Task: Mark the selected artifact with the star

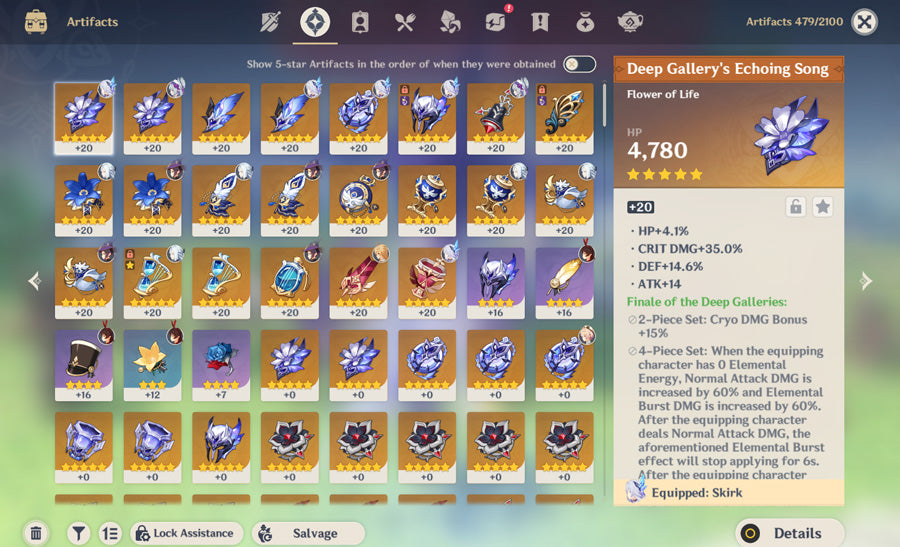Action: tap(822, 207)
